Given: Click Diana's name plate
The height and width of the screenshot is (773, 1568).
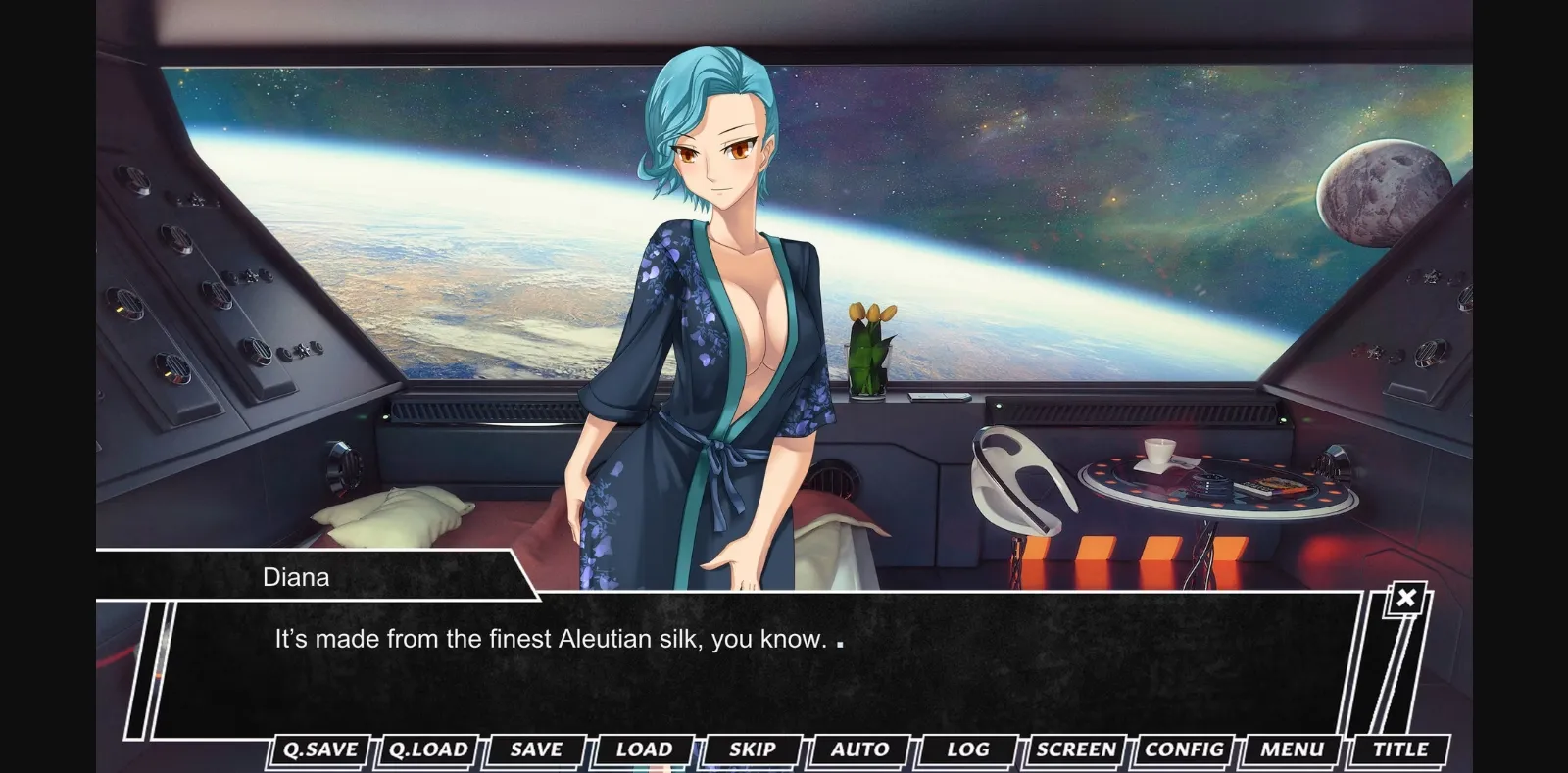Looking at the screenshot, I should tap(296, 577).
